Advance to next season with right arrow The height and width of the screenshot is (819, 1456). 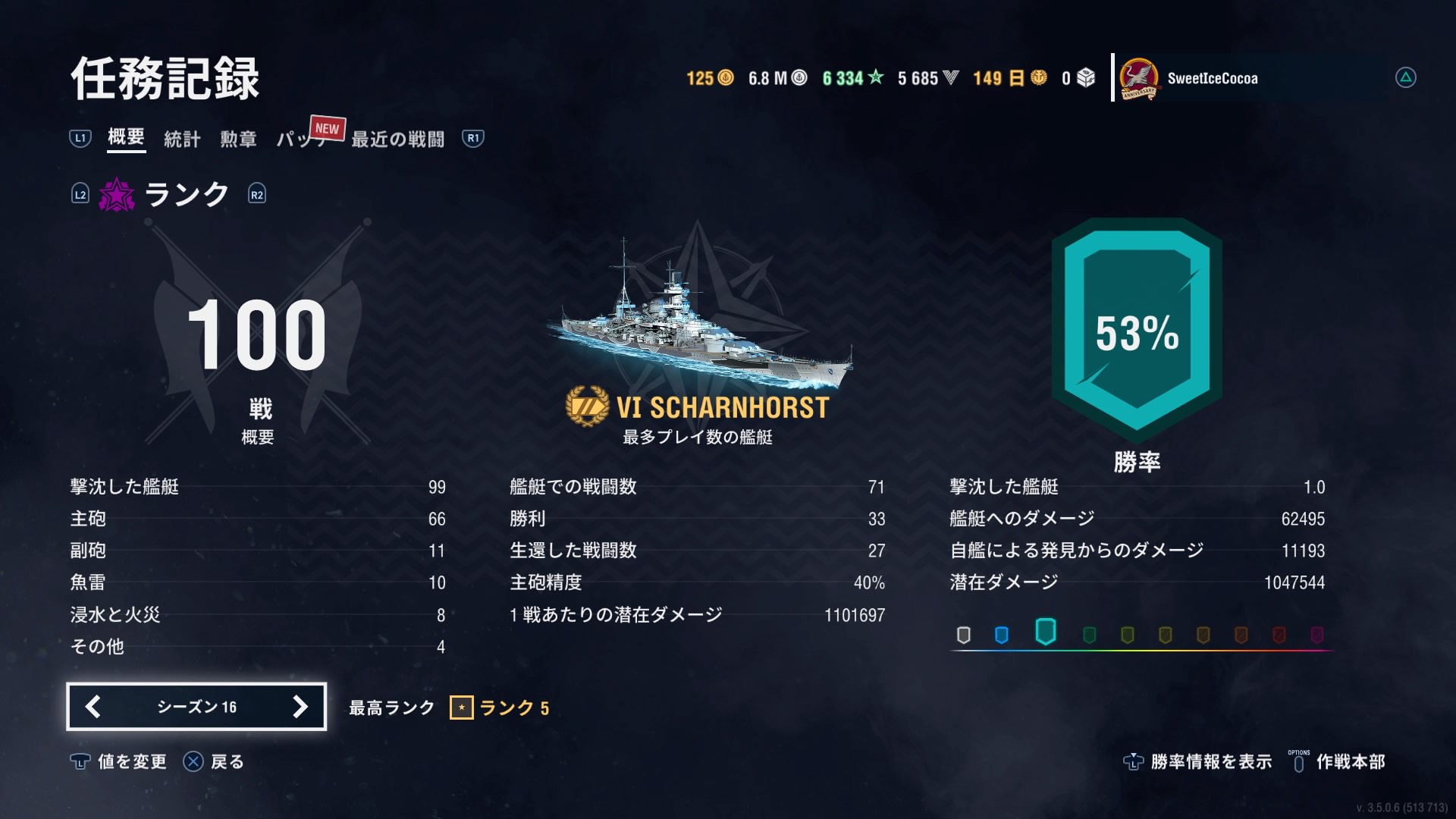coord(300,707)
